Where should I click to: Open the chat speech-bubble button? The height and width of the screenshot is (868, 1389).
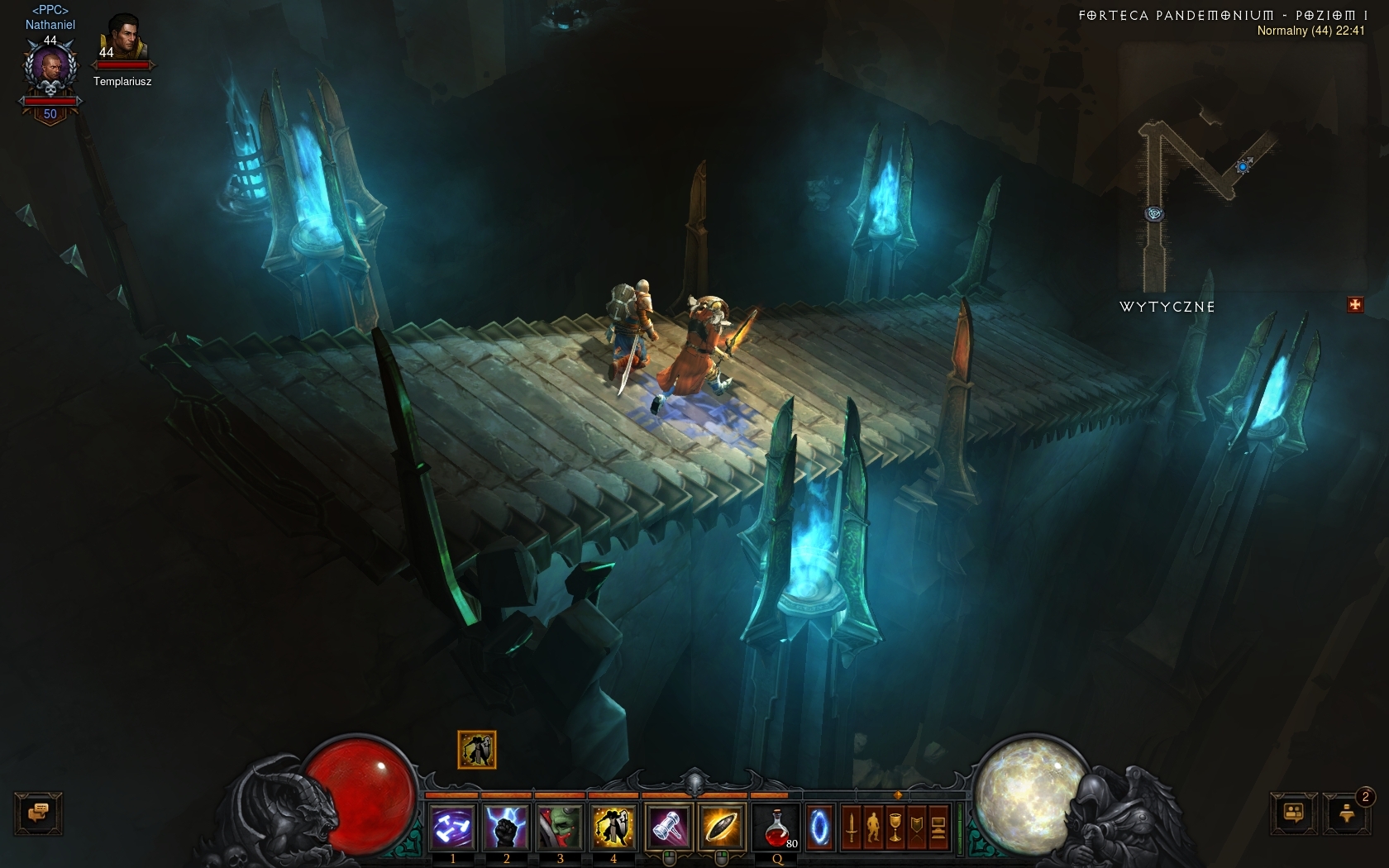38,813
